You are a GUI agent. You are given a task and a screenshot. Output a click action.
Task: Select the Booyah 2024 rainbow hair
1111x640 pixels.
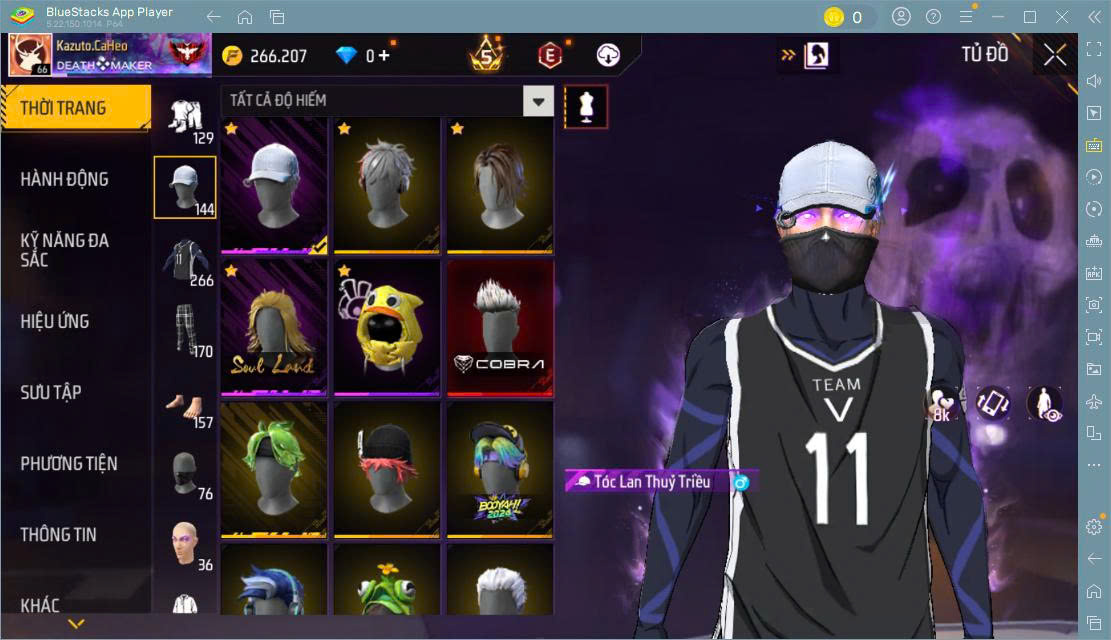click(x=500, y=469)
